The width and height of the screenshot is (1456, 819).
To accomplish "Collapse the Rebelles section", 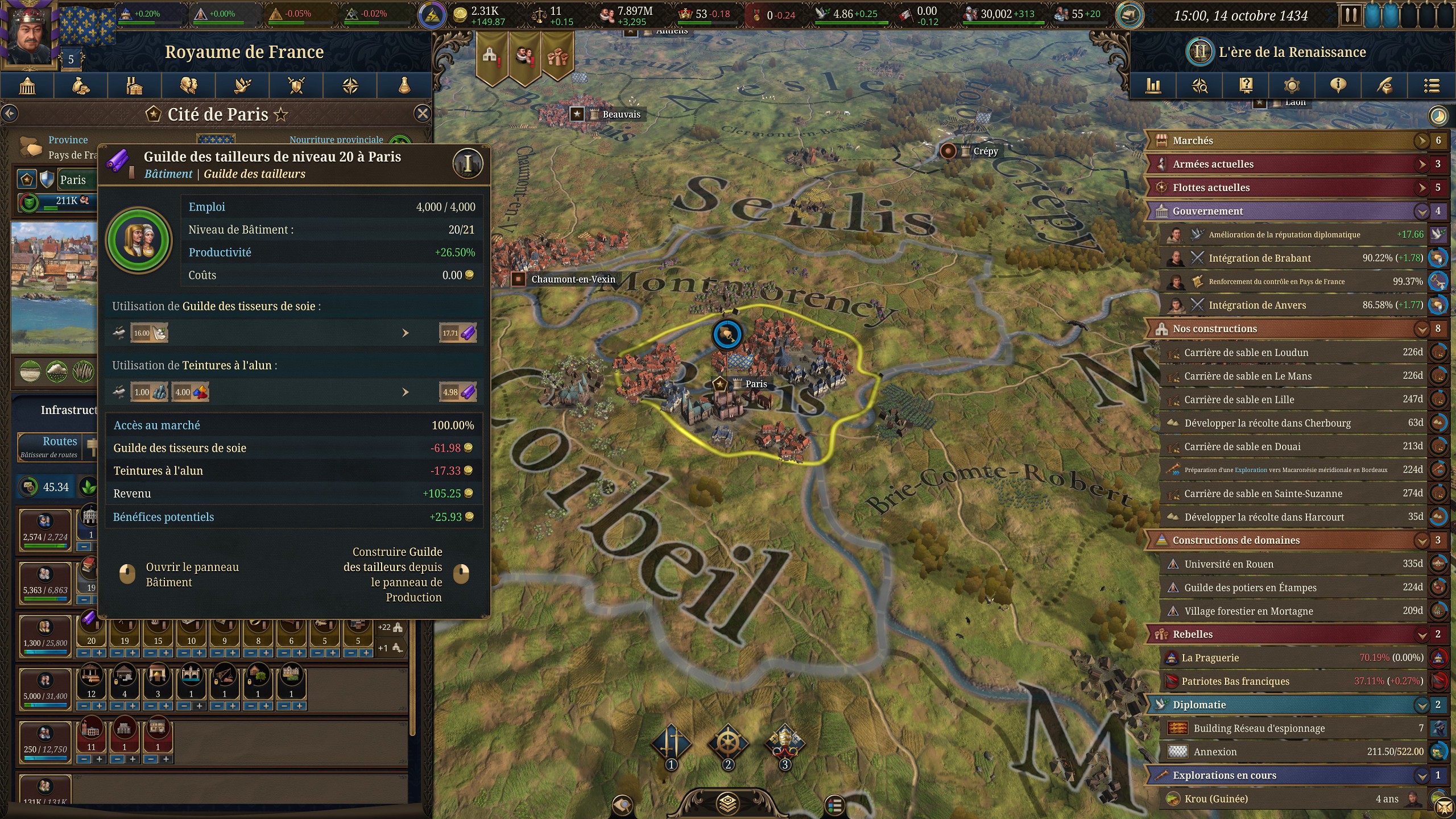I will coord(1421,635).
